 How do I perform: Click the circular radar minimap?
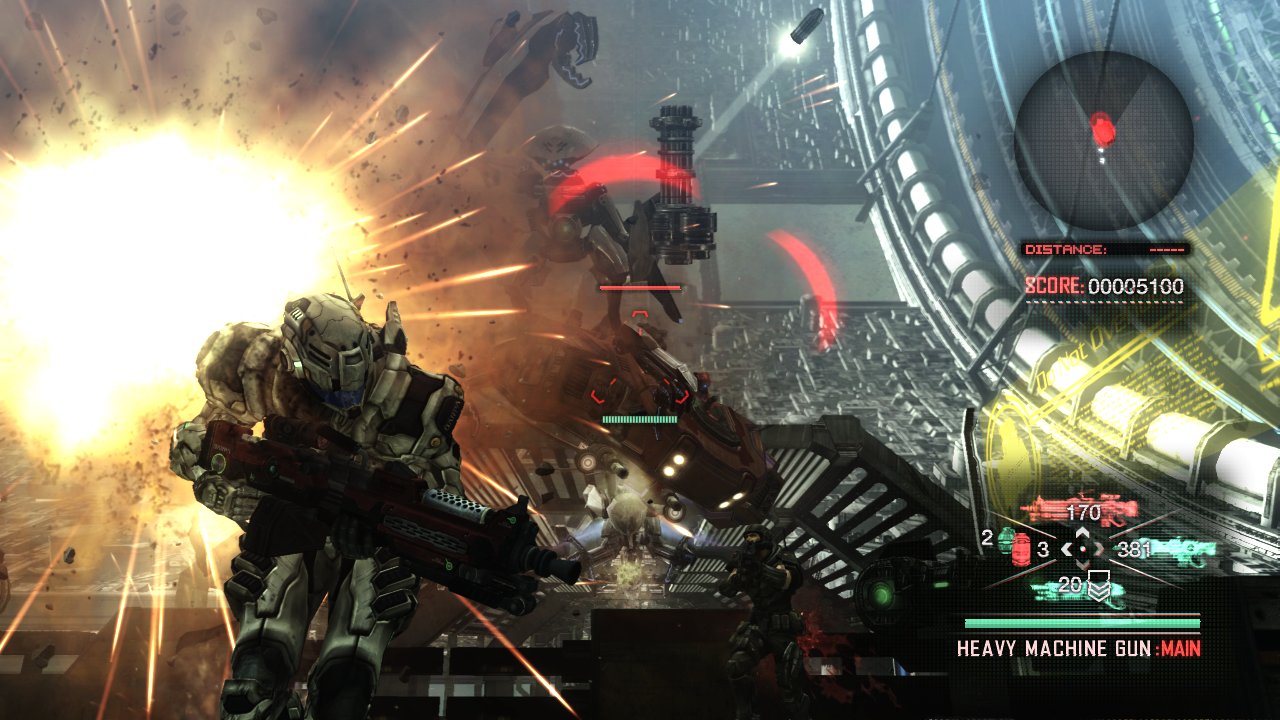[1103, 140]
